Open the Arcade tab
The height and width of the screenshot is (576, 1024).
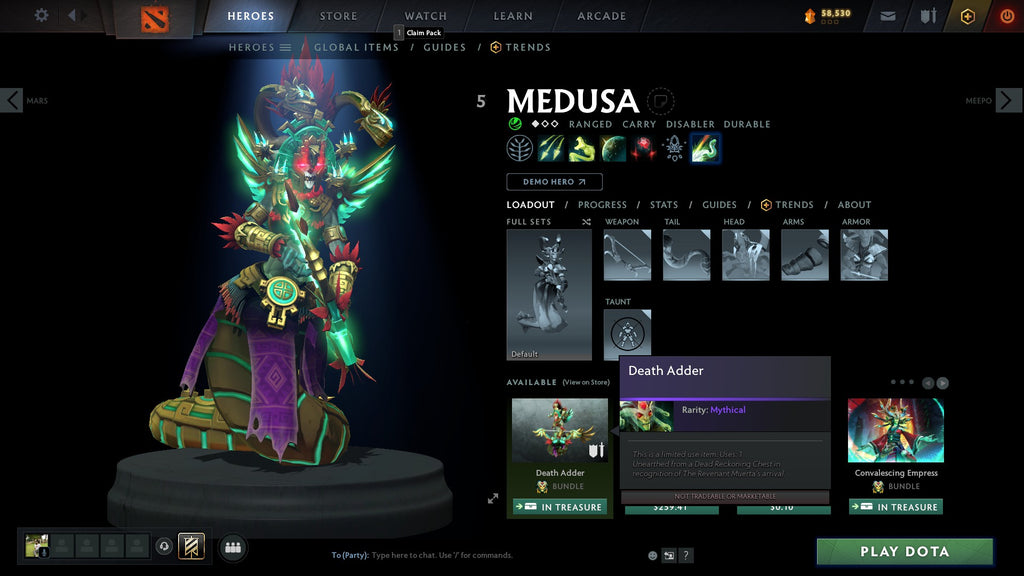coord(601,16)
